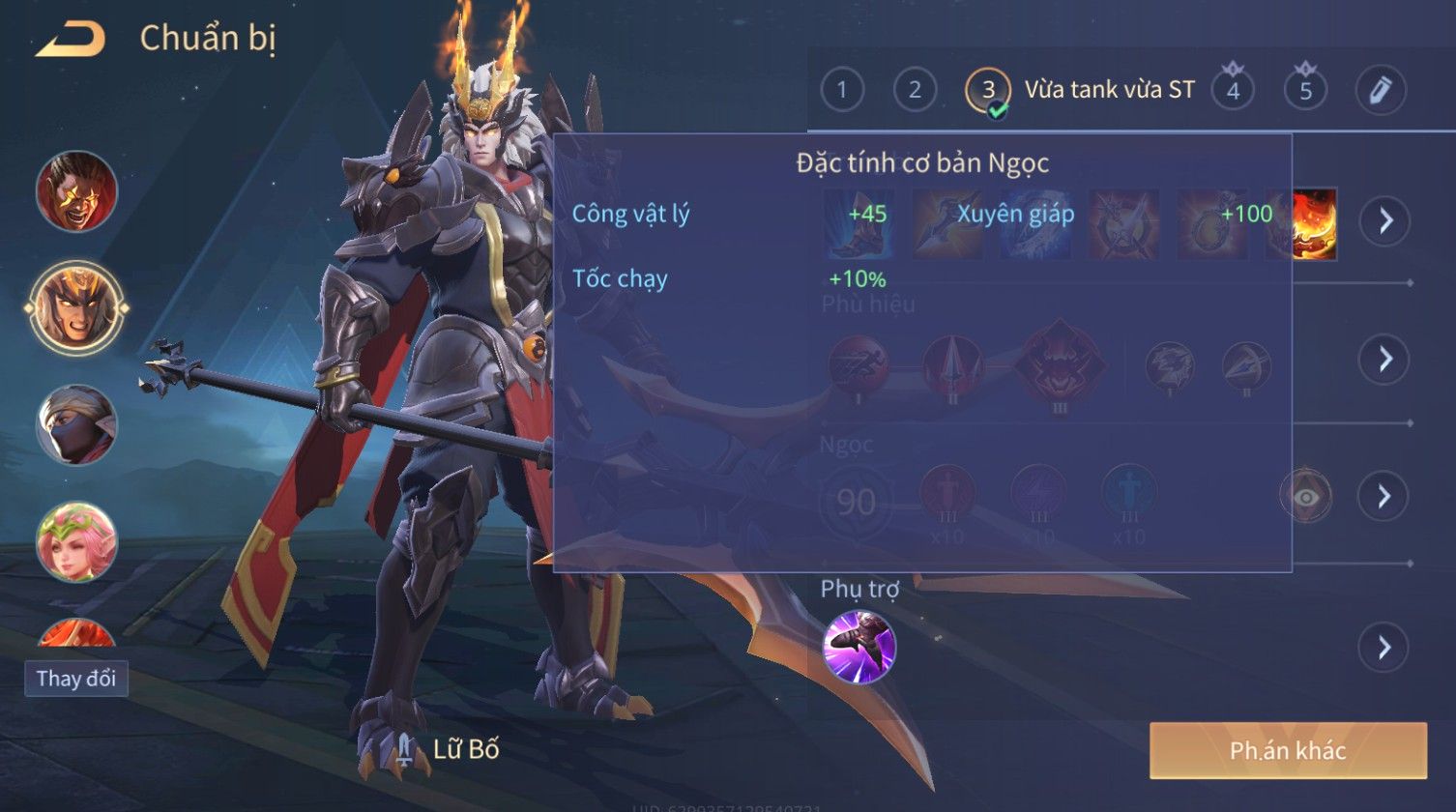Select preset slot 1
This screenshot has width=1456, height=812.
842,91
